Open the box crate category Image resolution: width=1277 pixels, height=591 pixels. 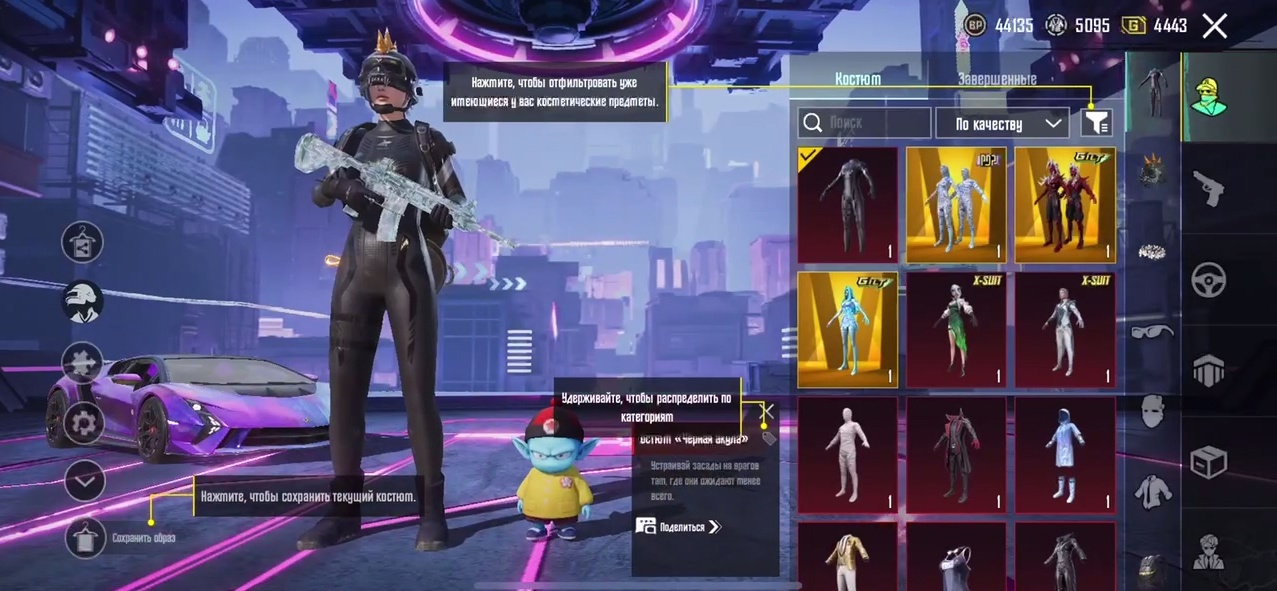click(x=1209, y=462)
